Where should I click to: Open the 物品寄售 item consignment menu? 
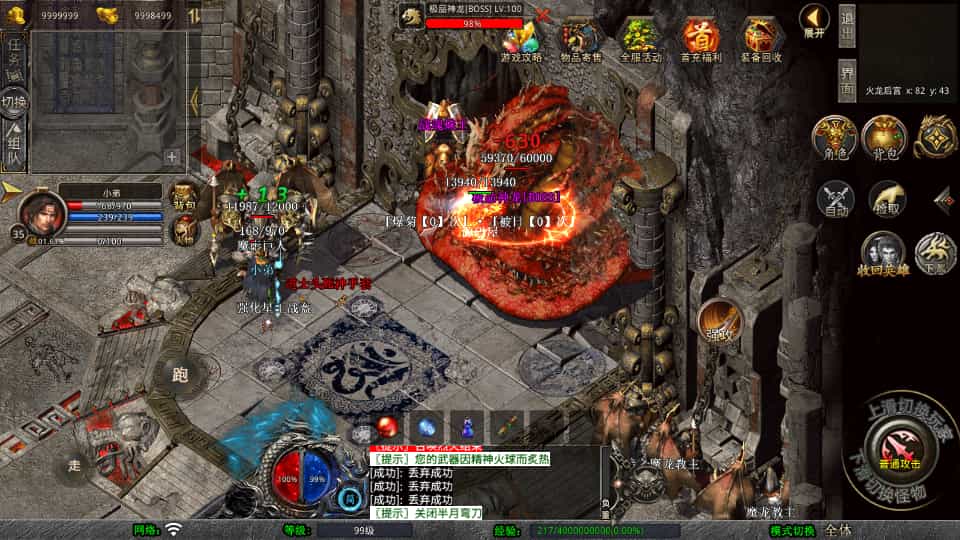[x=581, y=40]
